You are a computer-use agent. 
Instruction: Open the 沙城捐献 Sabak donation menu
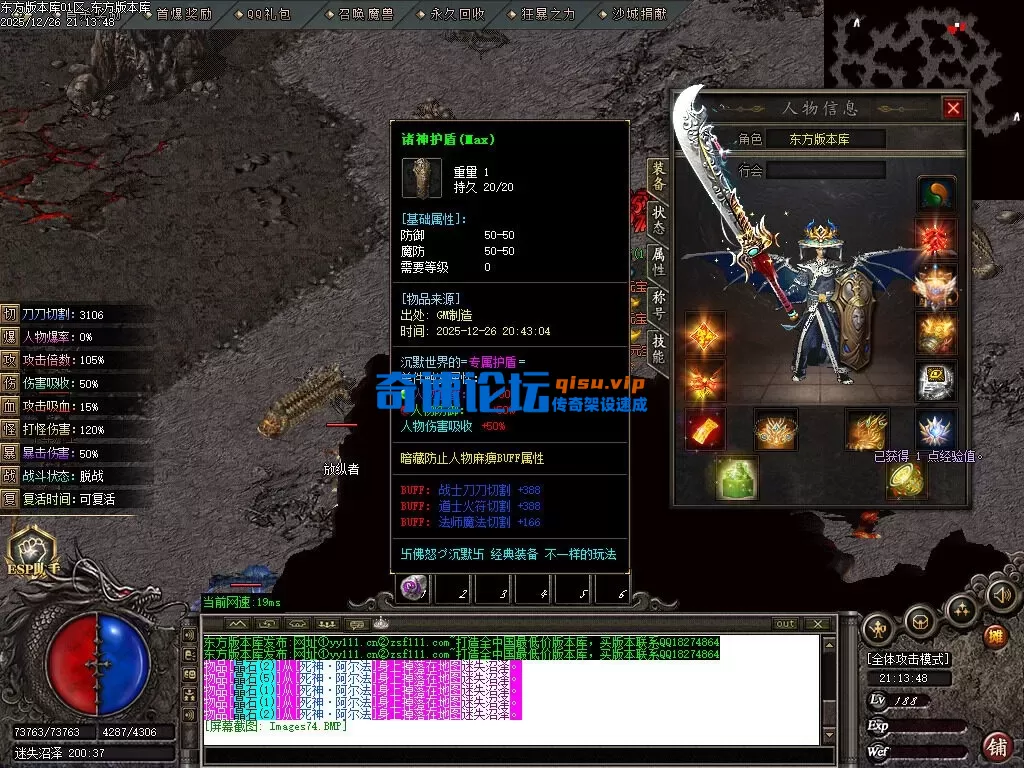638,14
